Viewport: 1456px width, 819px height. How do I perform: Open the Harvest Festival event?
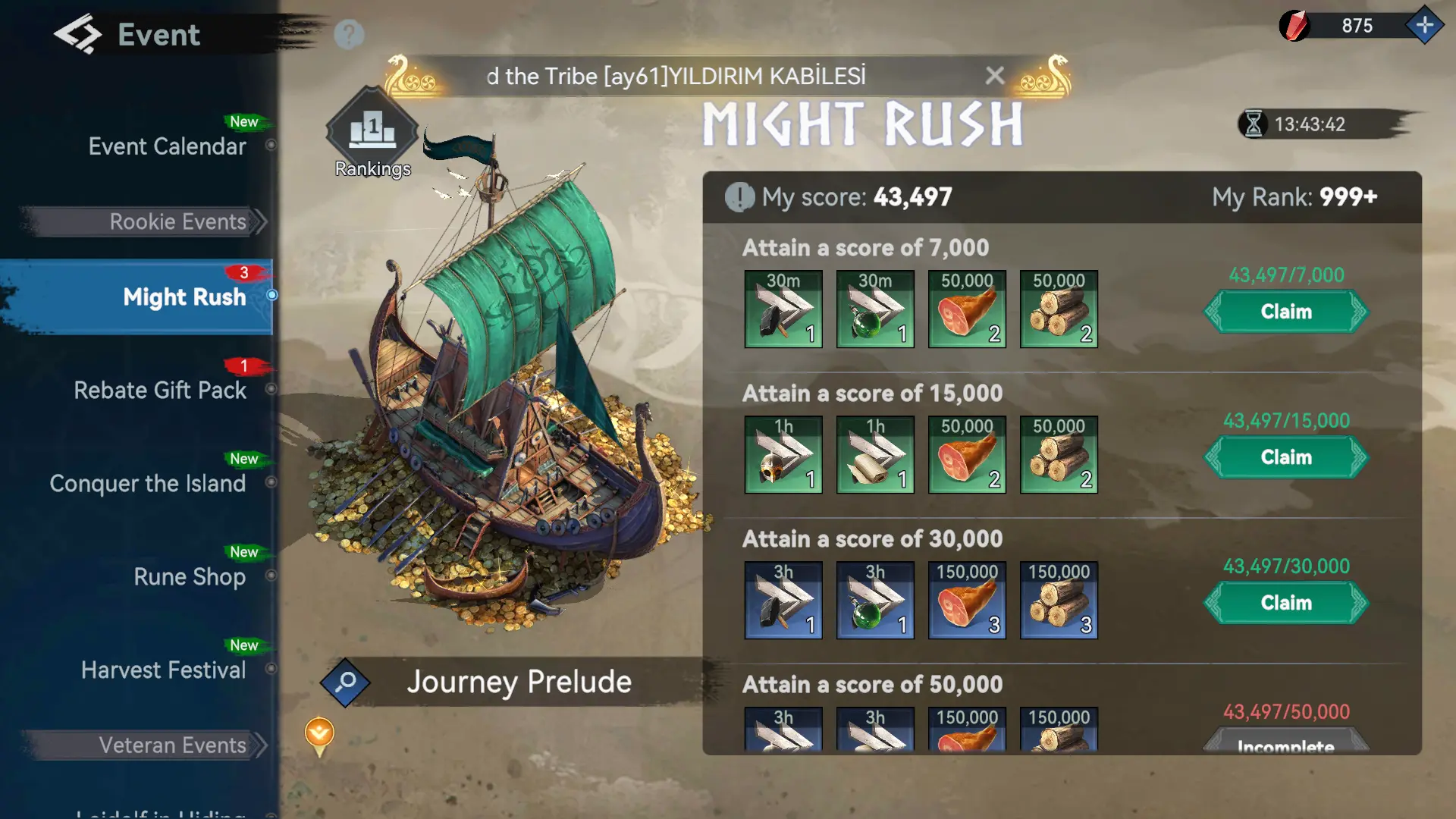click(164, 670)
